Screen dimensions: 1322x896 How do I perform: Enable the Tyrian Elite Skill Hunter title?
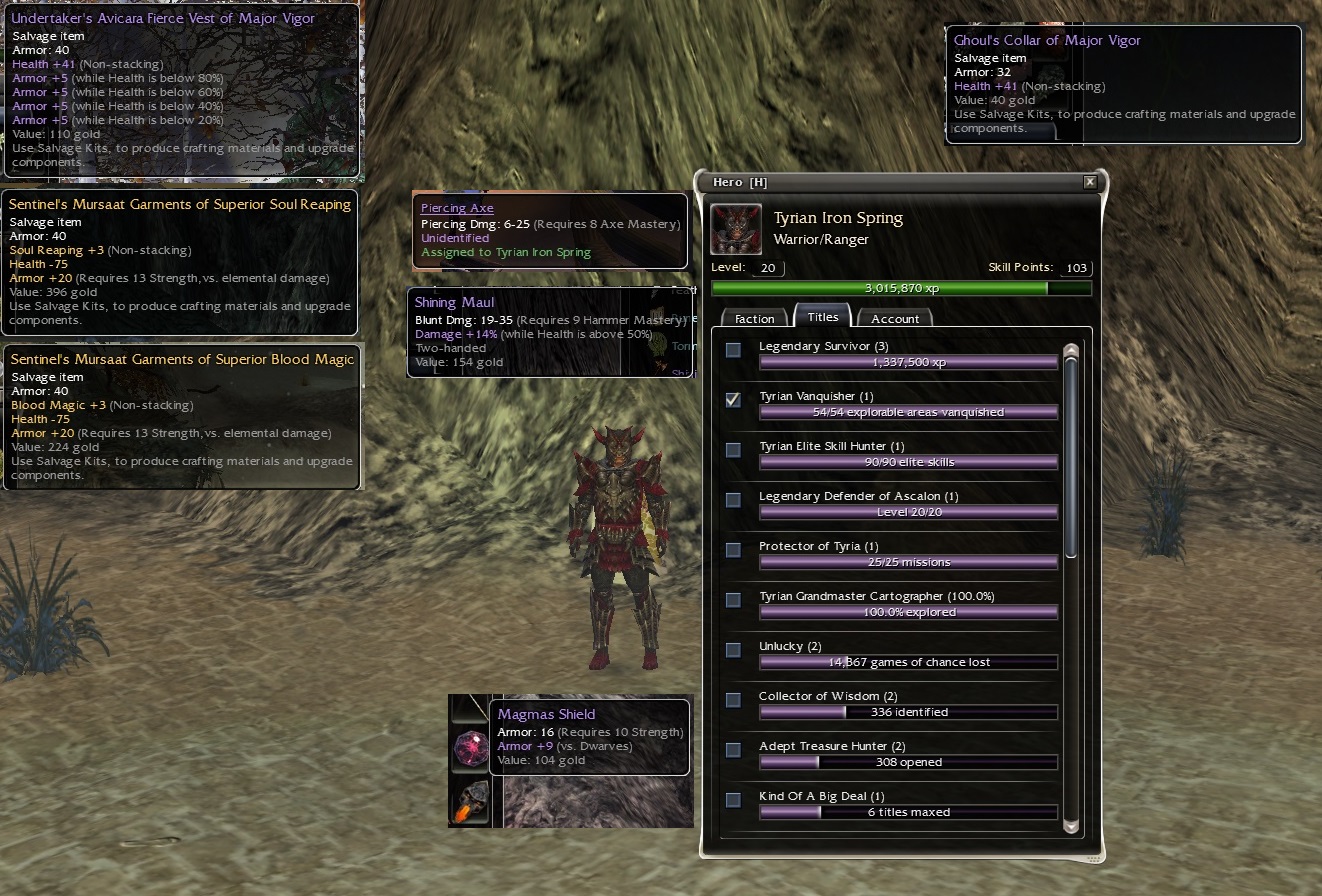click(x=734, y=450)
